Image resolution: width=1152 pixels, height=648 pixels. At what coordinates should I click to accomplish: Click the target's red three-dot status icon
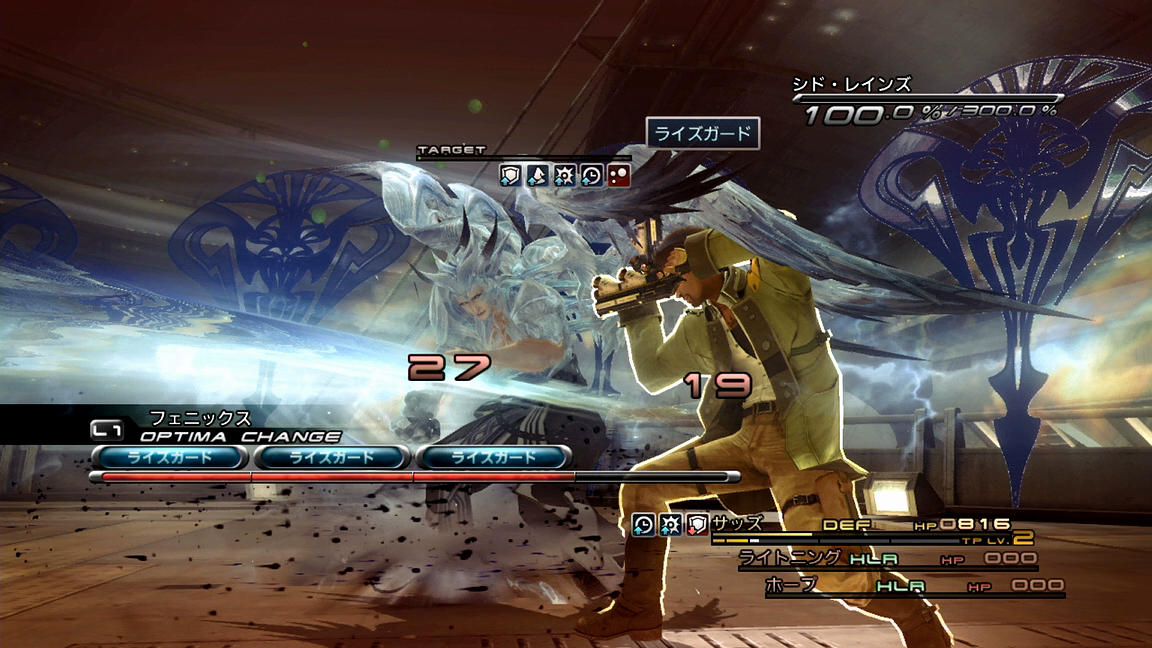[618, 175]
